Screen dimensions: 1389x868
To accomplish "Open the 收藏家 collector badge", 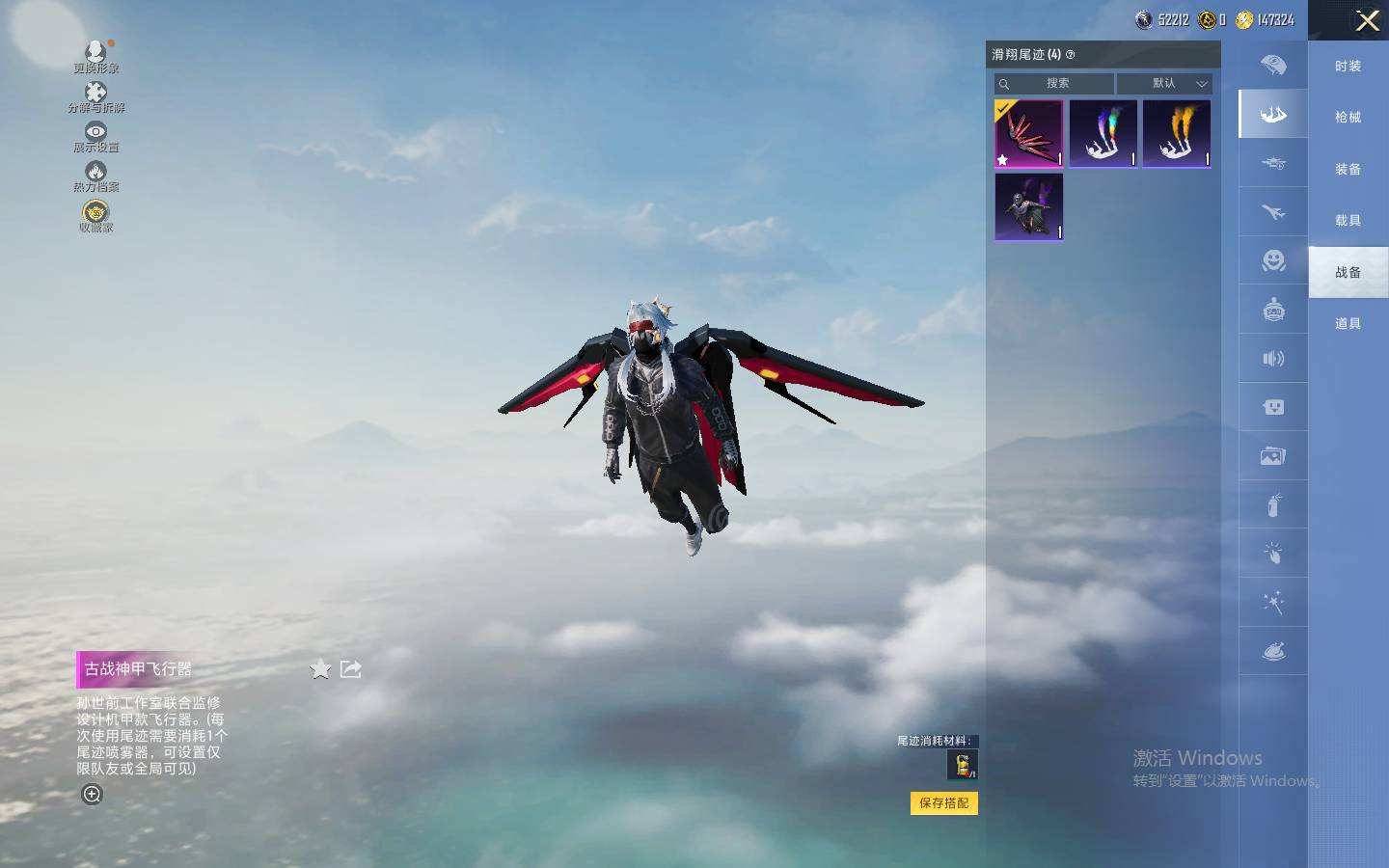I will [95, 216].
